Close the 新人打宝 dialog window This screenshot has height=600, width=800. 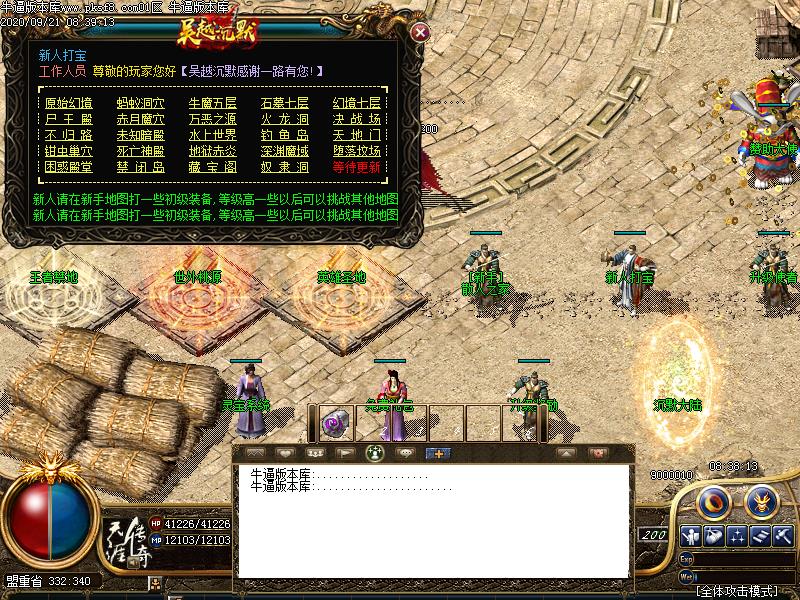pos(421,32)
